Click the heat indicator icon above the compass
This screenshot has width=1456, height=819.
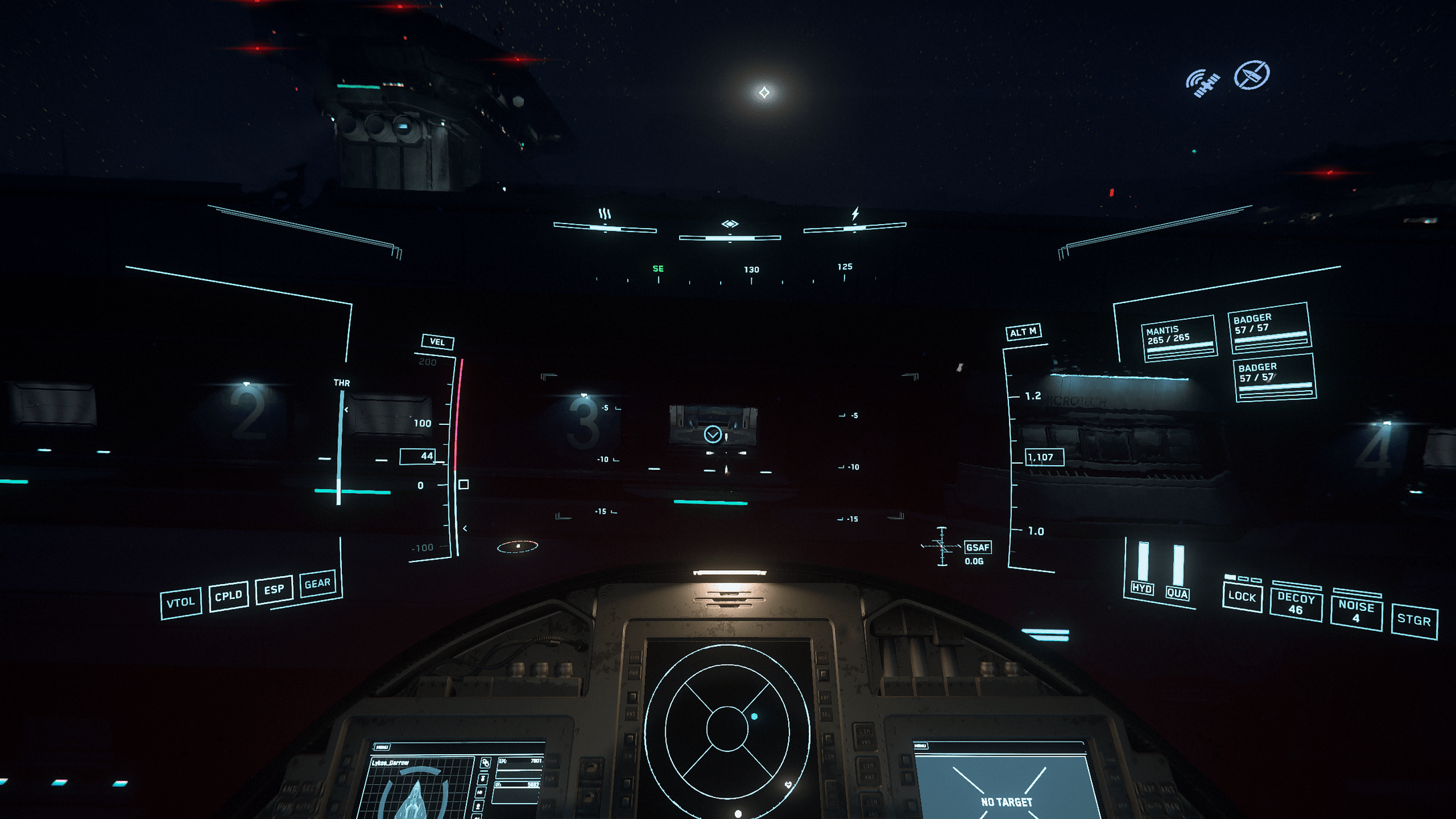coord(604,214)
